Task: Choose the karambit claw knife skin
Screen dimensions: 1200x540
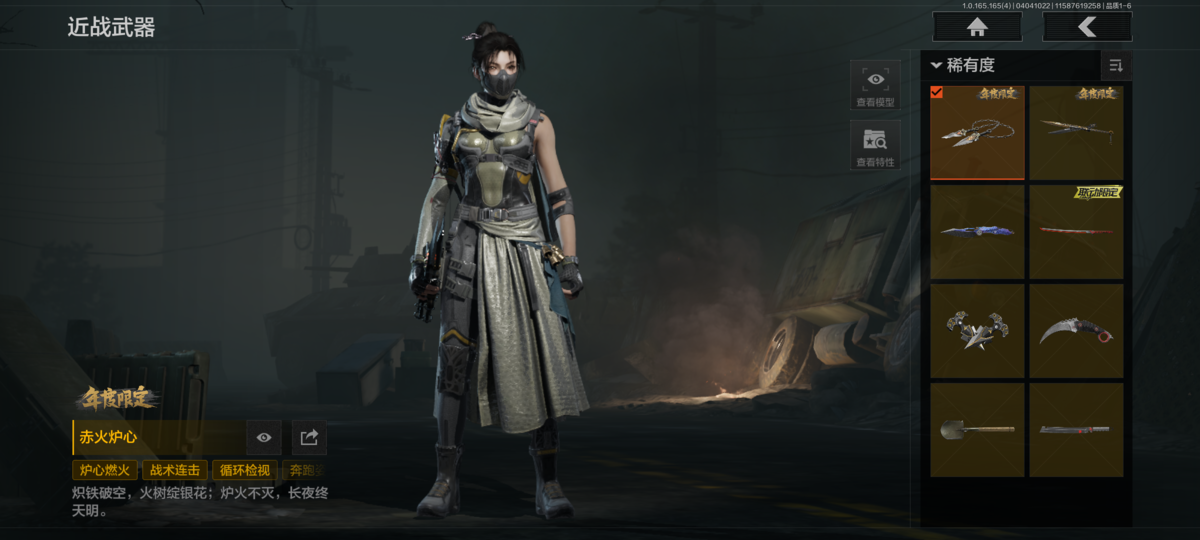Action: click(x=1076, y=331)
